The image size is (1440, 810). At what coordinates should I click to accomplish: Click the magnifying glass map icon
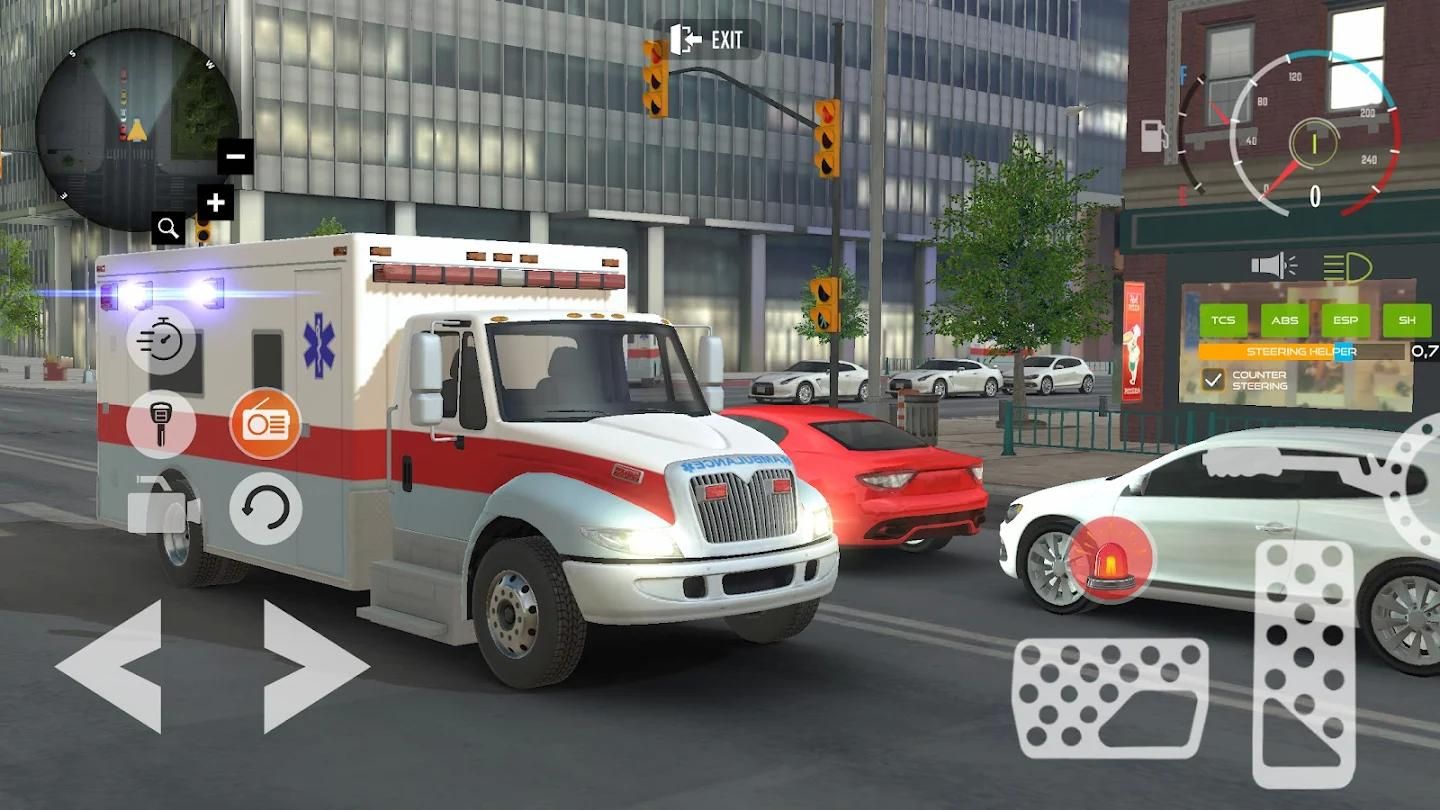click(x=168, y=229)
